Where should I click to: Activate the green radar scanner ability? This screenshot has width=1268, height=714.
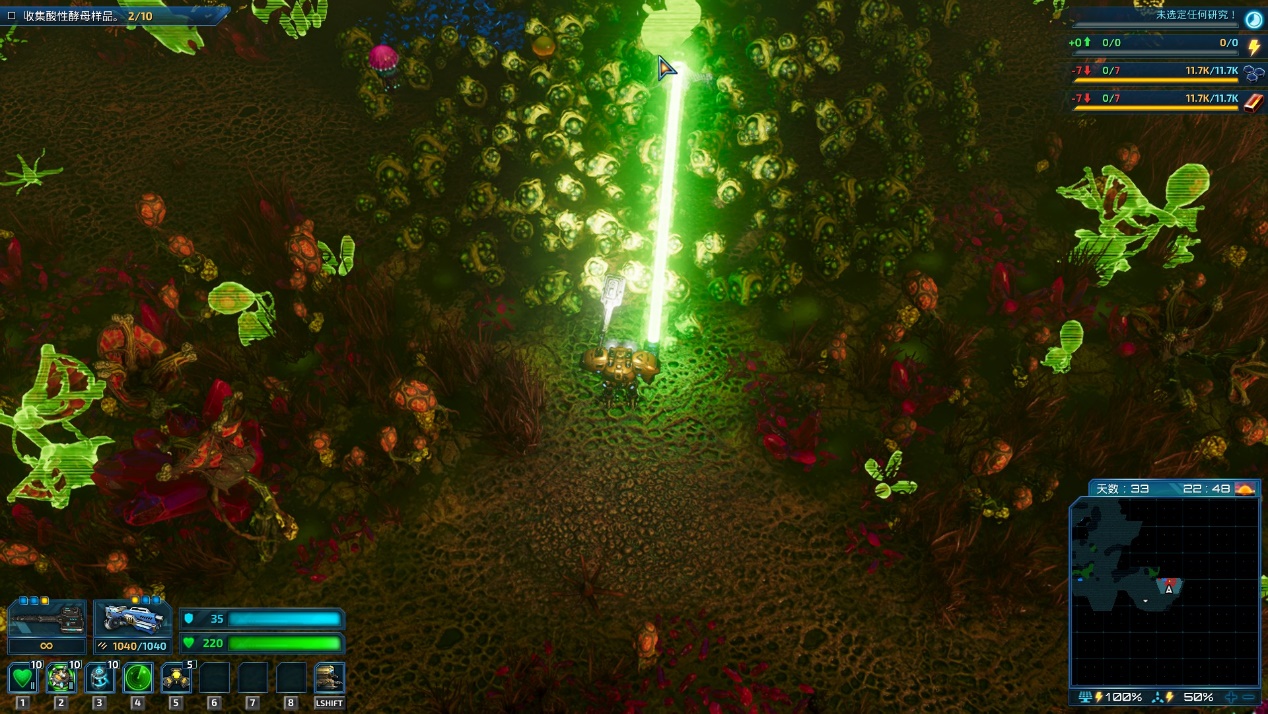point(138,678)
